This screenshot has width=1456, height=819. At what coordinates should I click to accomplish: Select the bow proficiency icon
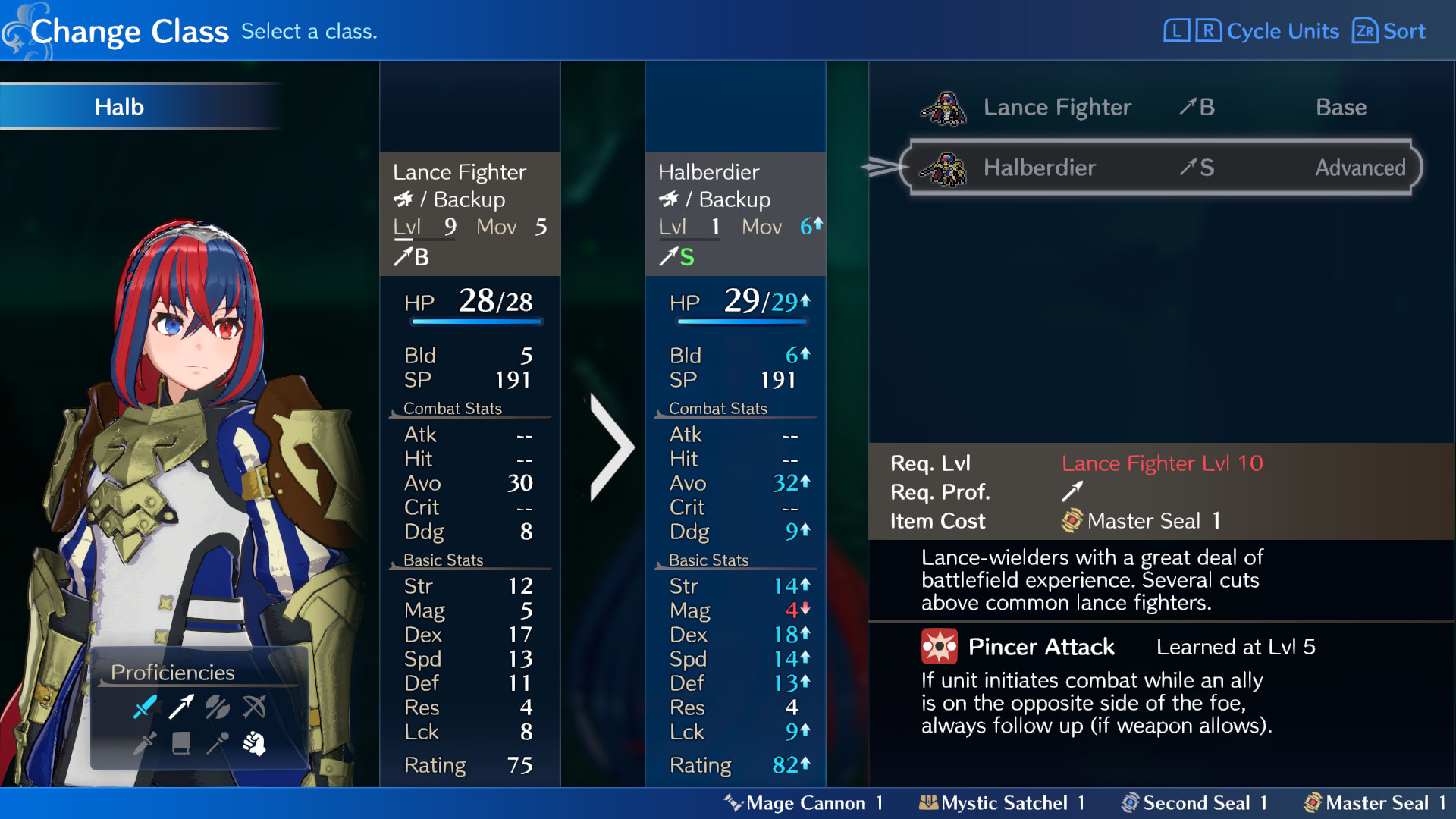(x=255, y=707)
